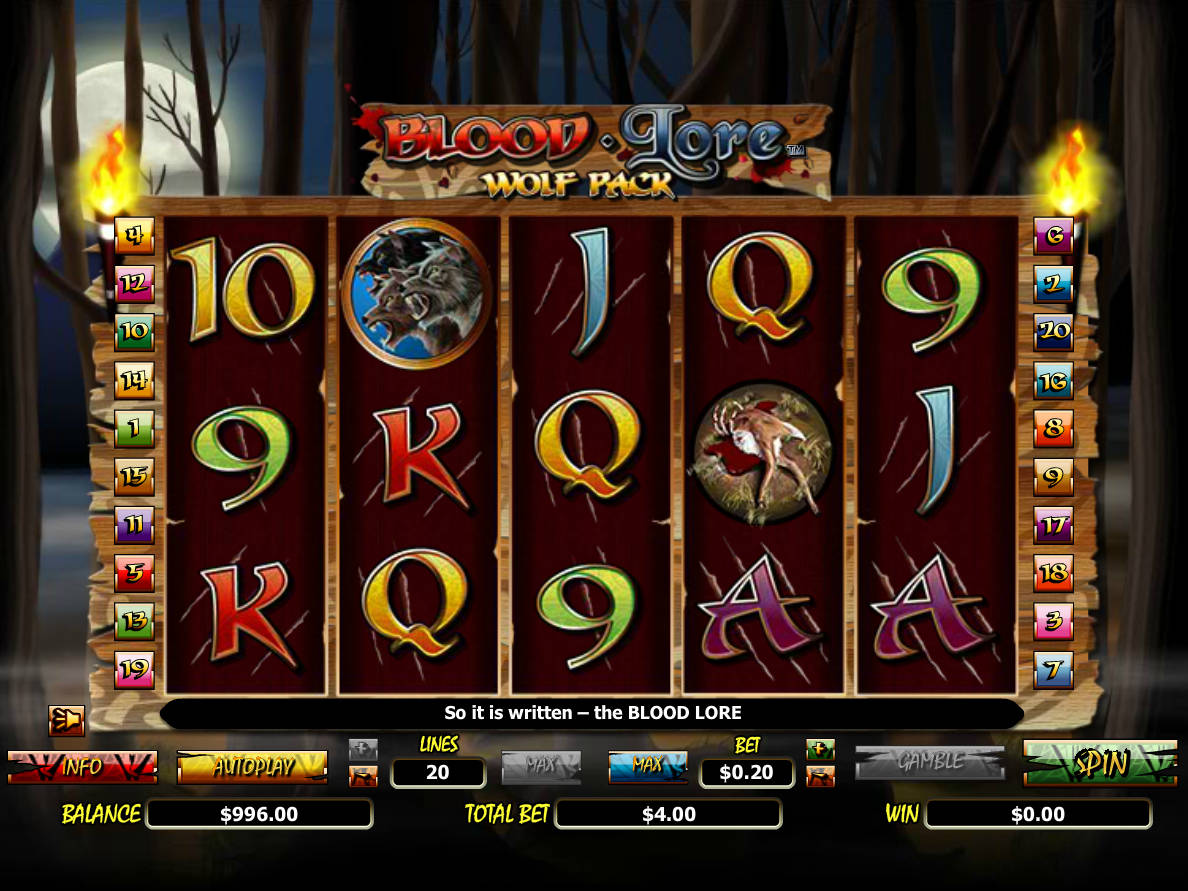Show payline marker 6

(1053, 236)
